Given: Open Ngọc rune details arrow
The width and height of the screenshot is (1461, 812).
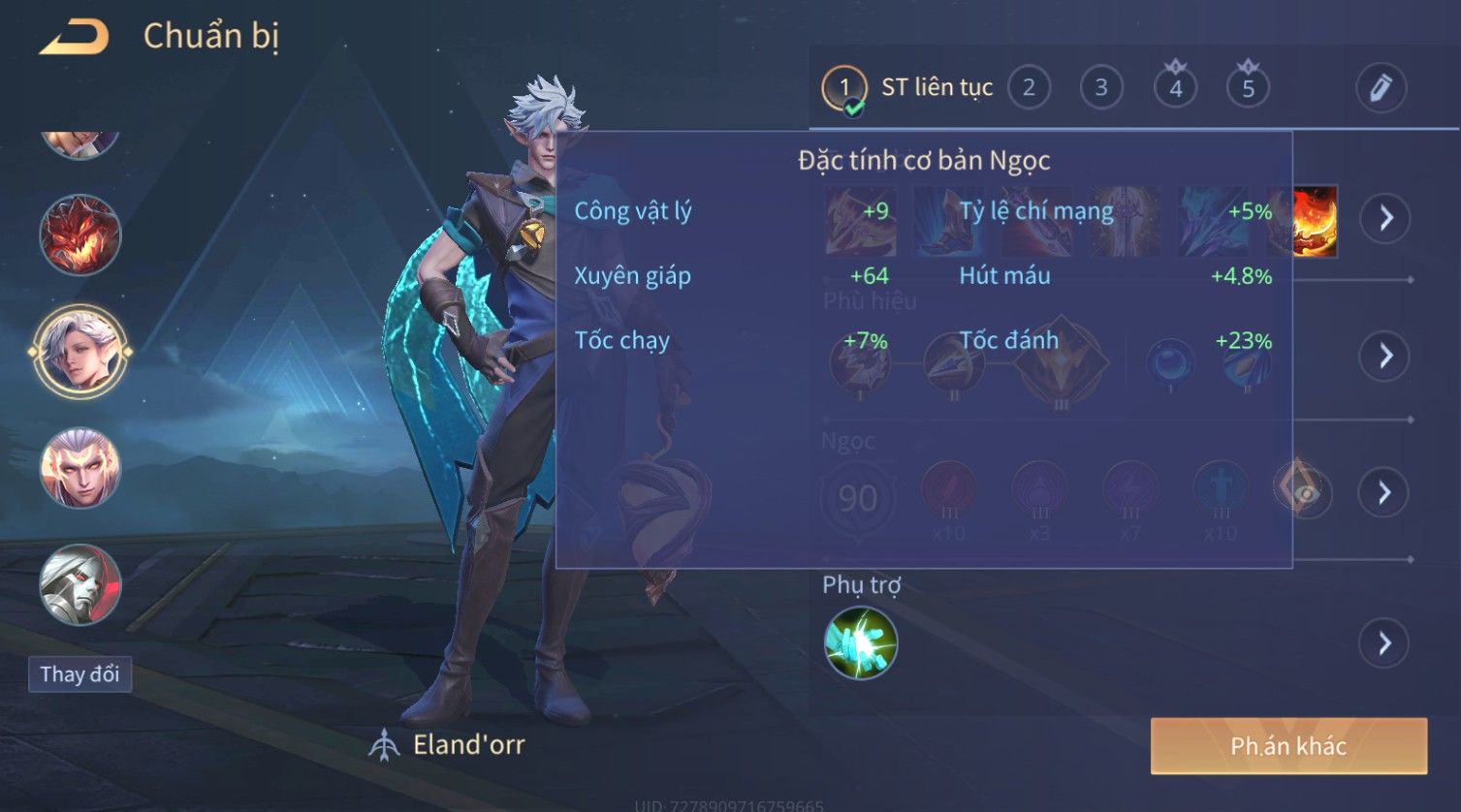Looking at the screenshot, I should point(1384,493).
